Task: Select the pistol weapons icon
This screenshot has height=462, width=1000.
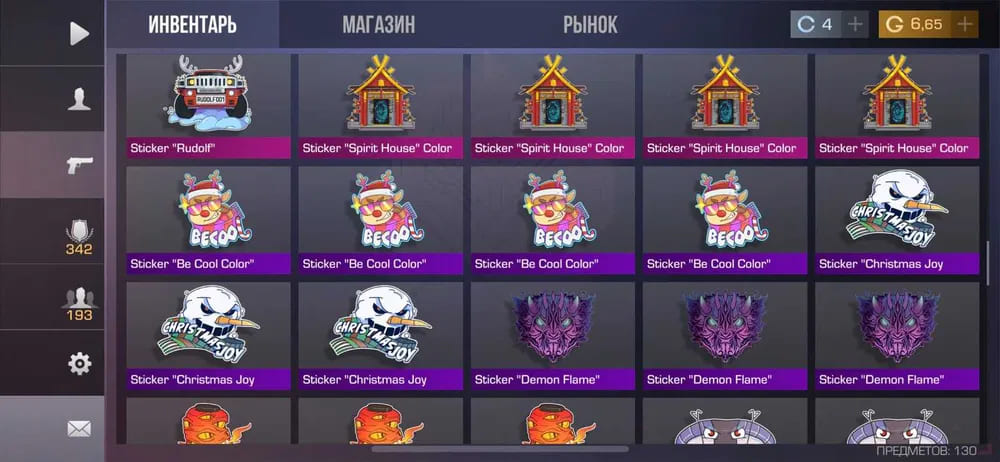Action: click(79, 165)
